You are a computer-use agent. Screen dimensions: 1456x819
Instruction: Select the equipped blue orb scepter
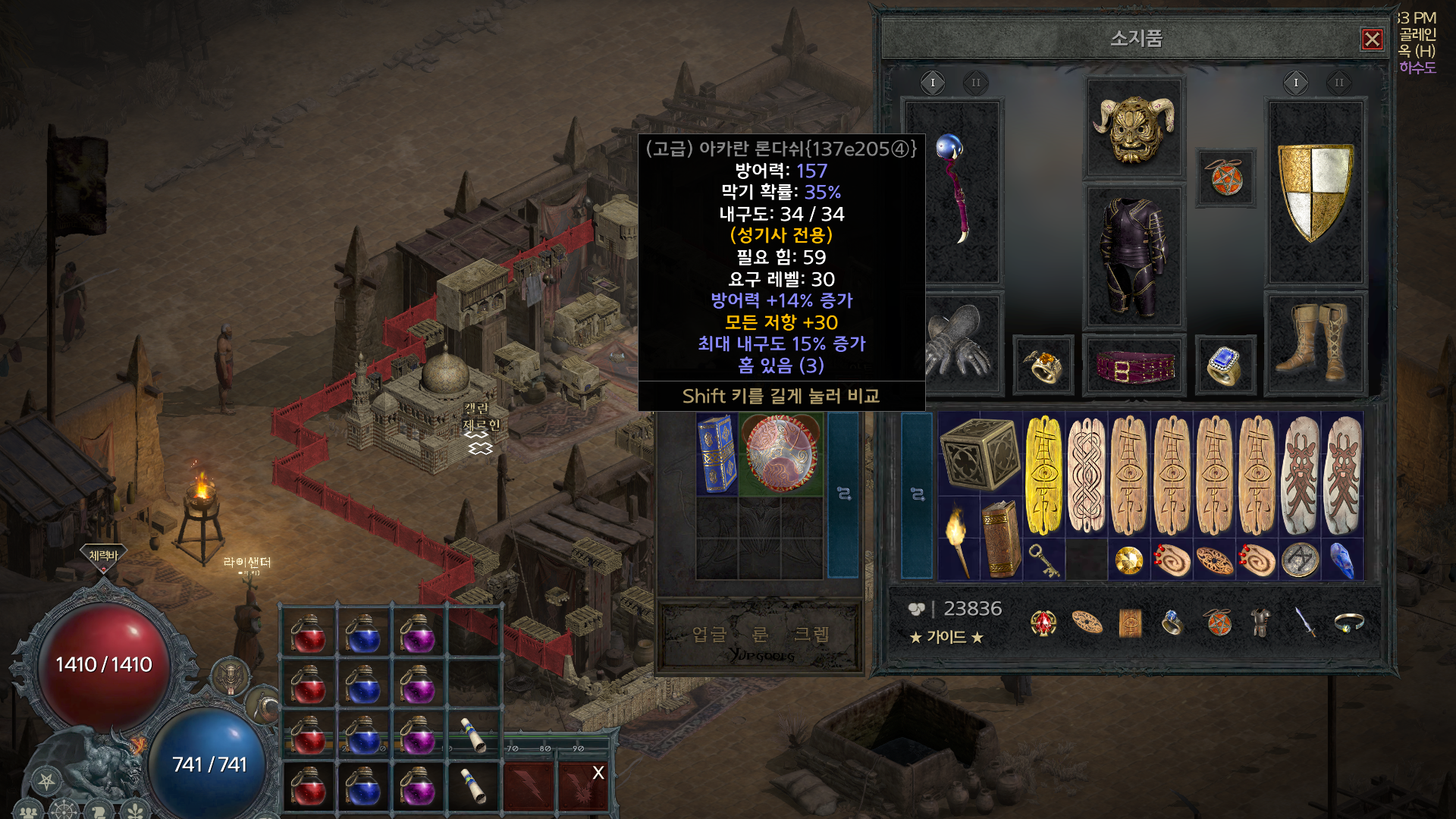coord(953,190)
